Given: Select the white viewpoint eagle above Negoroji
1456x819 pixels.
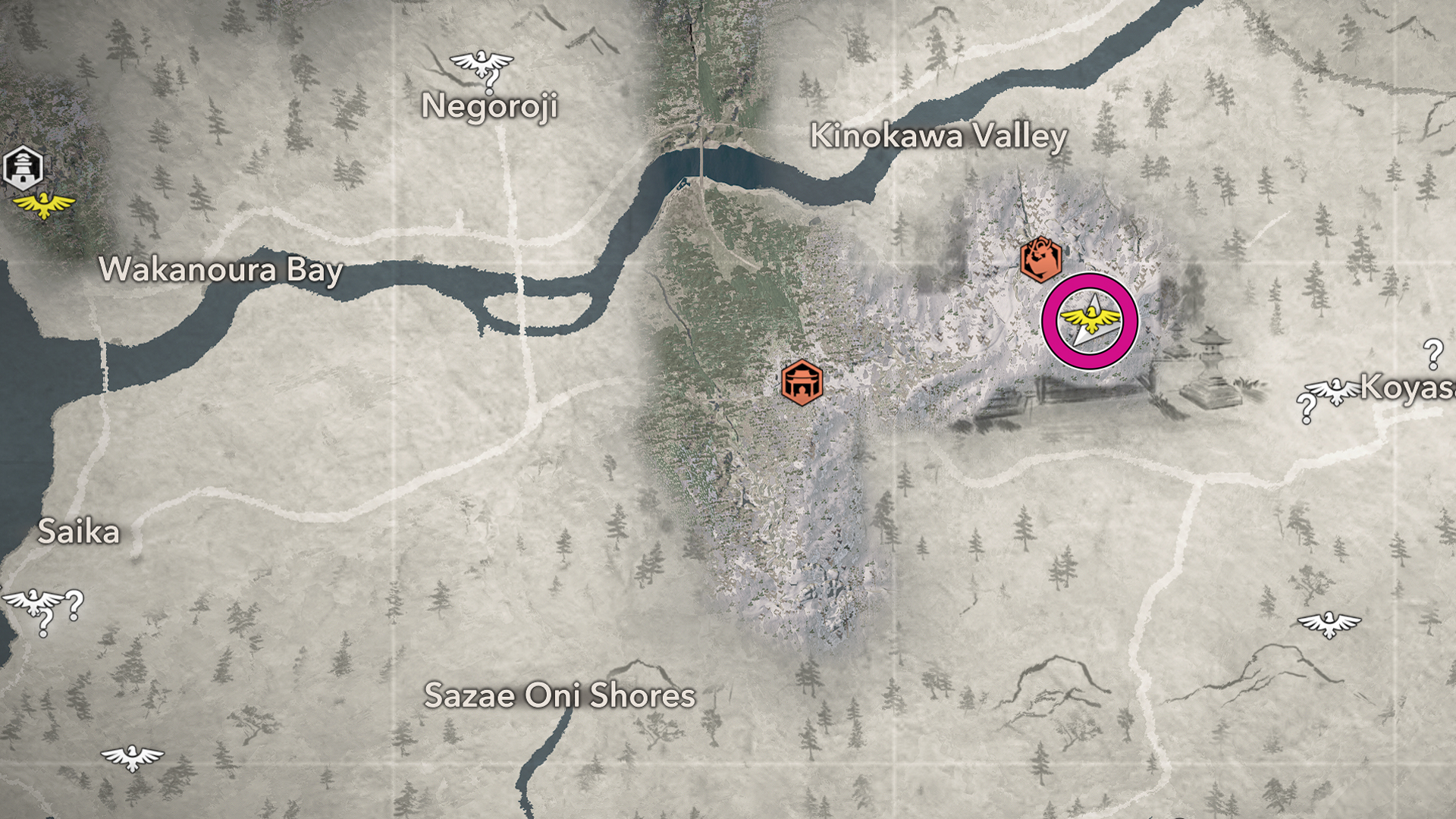Looking at the screenshot, I should point(482,62).
